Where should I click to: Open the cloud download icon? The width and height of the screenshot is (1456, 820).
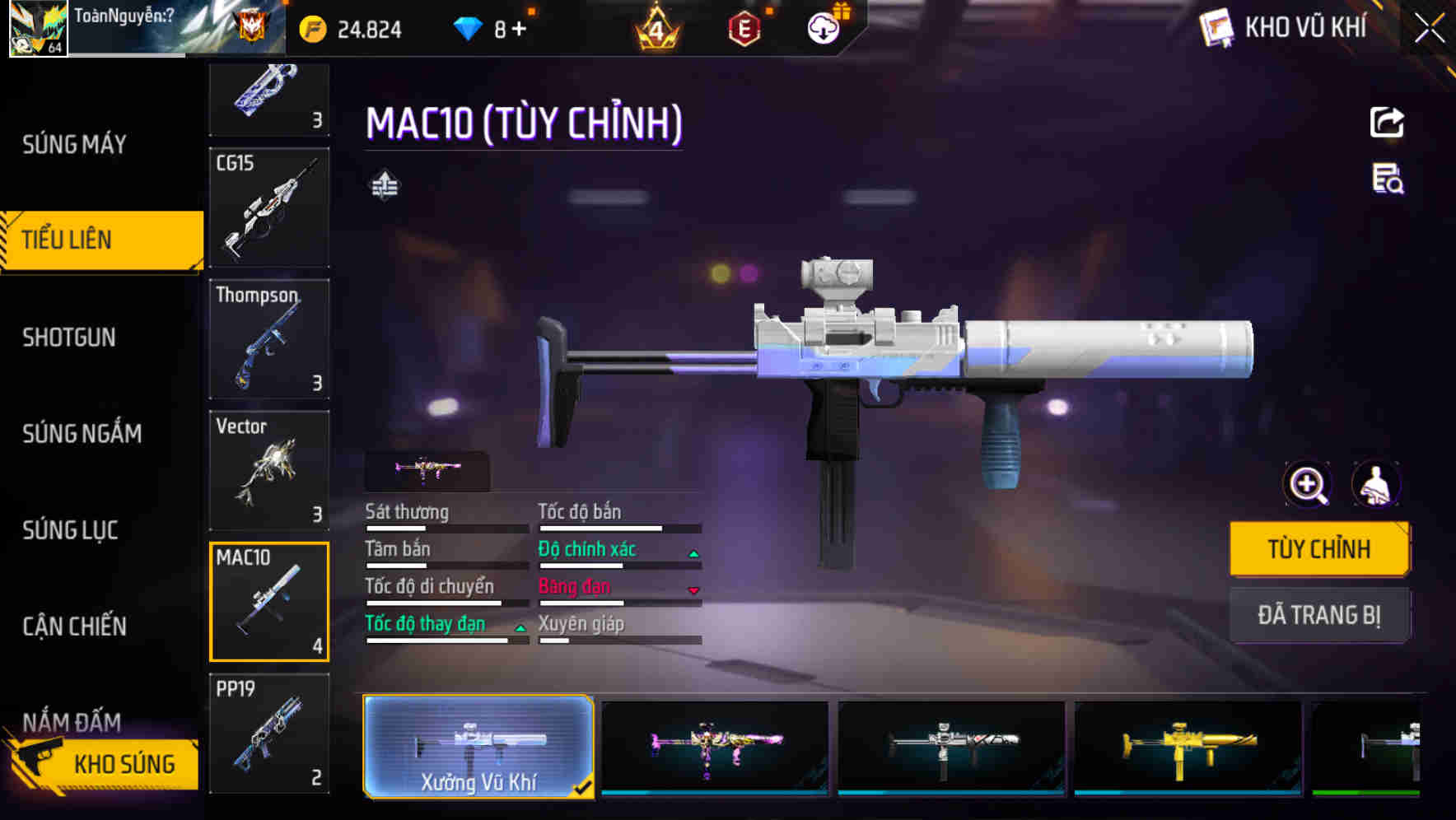(824, 29)
